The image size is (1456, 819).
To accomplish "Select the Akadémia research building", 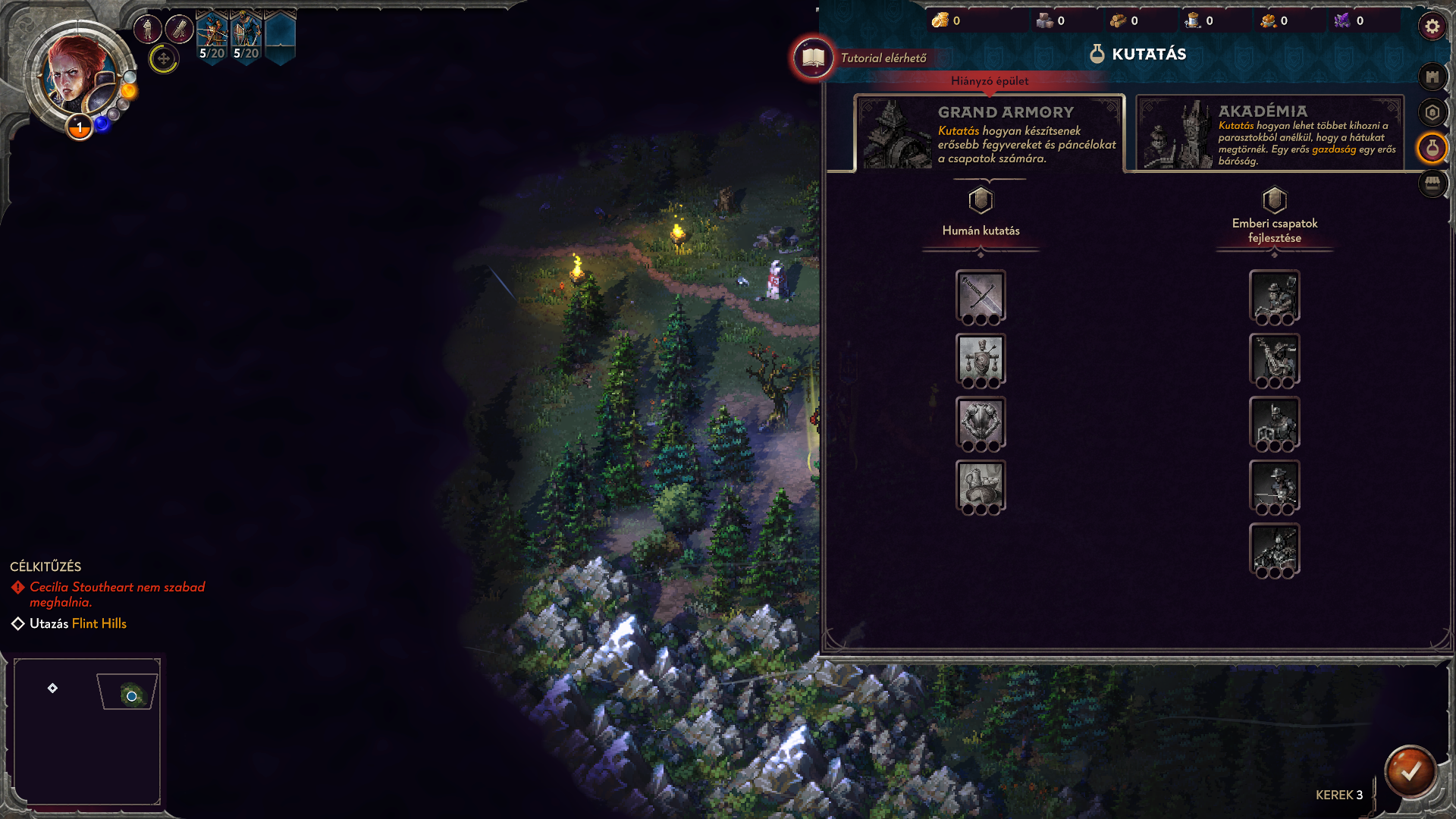I will coord(1269,134).
